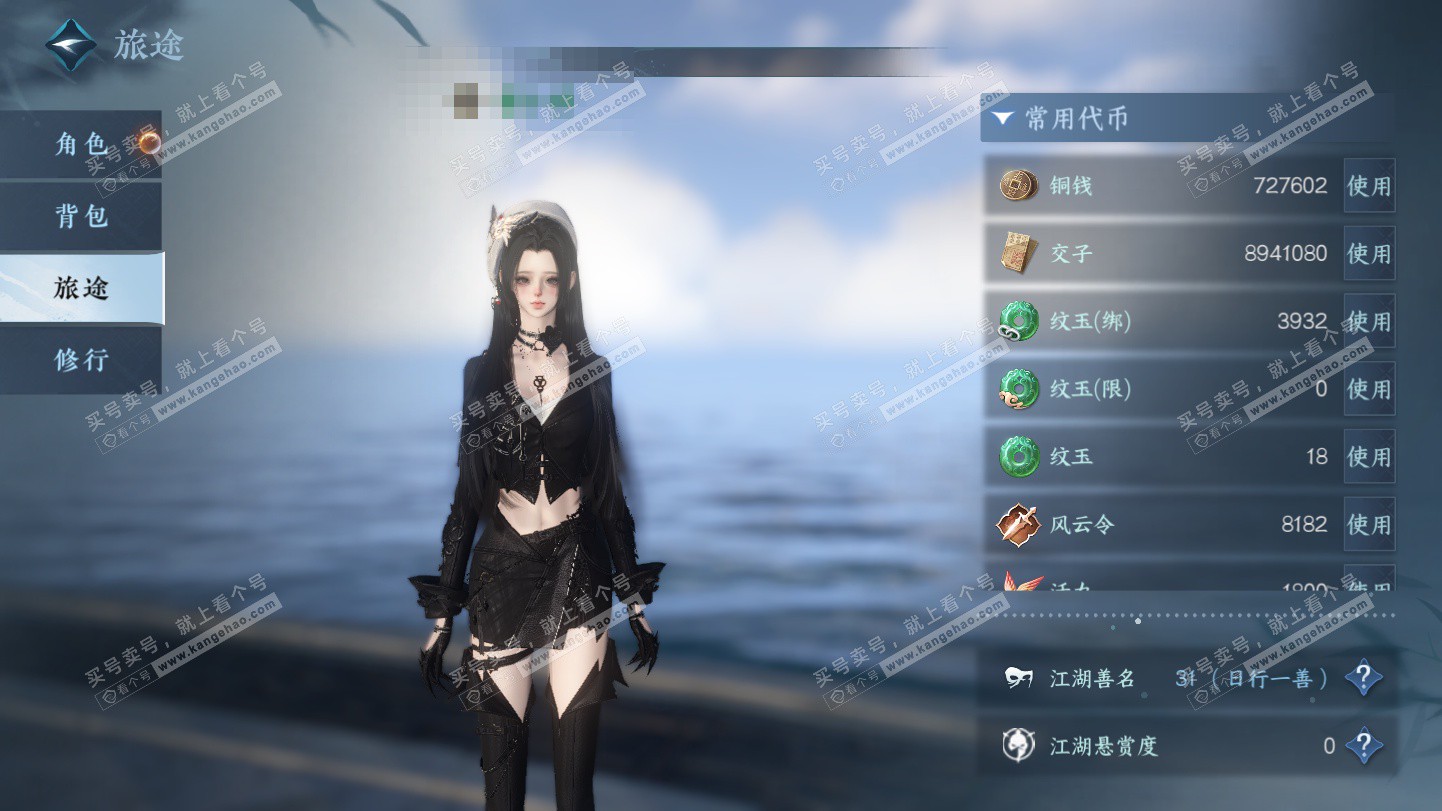Go back using the 旅途 header icon

click(x=71, y=45)
